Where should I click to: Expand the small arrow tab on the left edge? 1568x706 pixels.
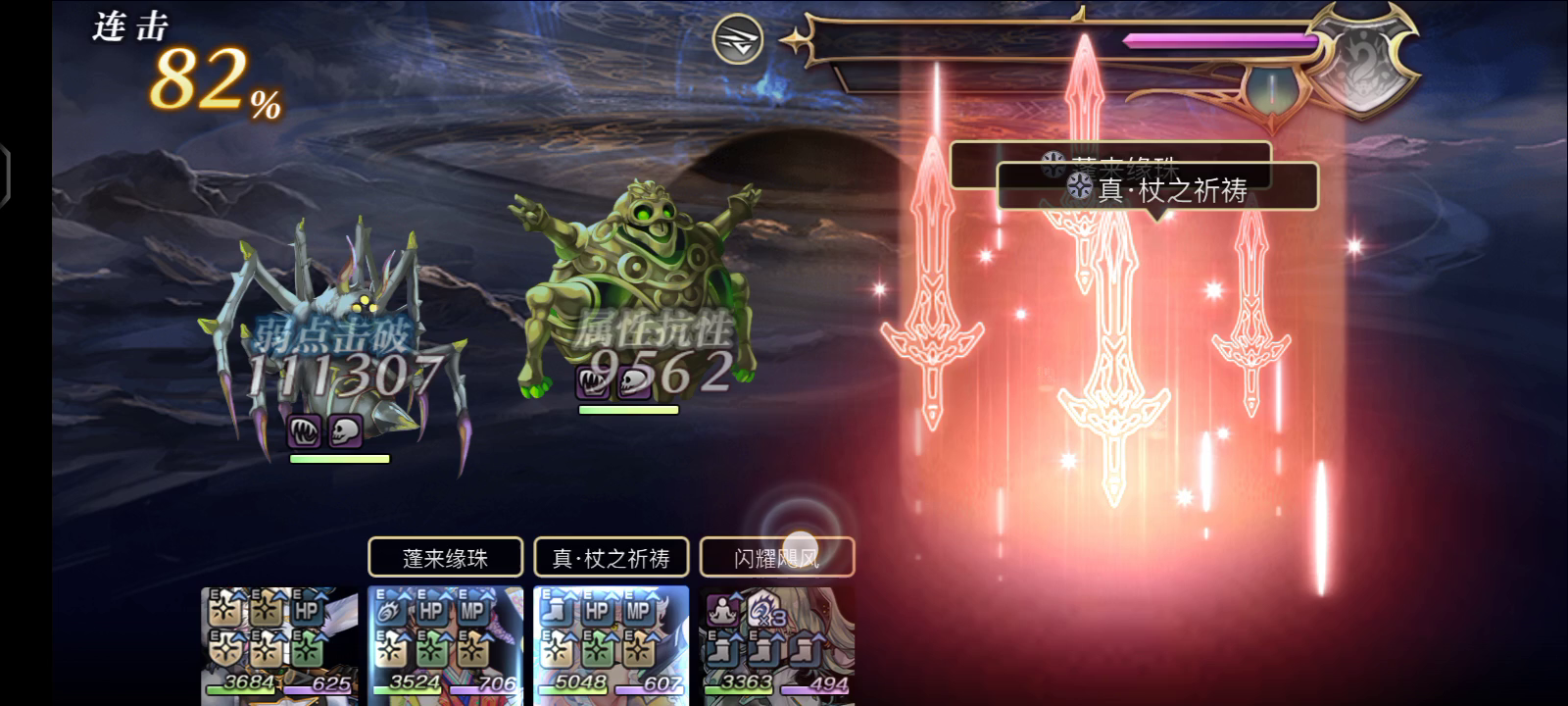pyautogui.click(x=8, y=173)
